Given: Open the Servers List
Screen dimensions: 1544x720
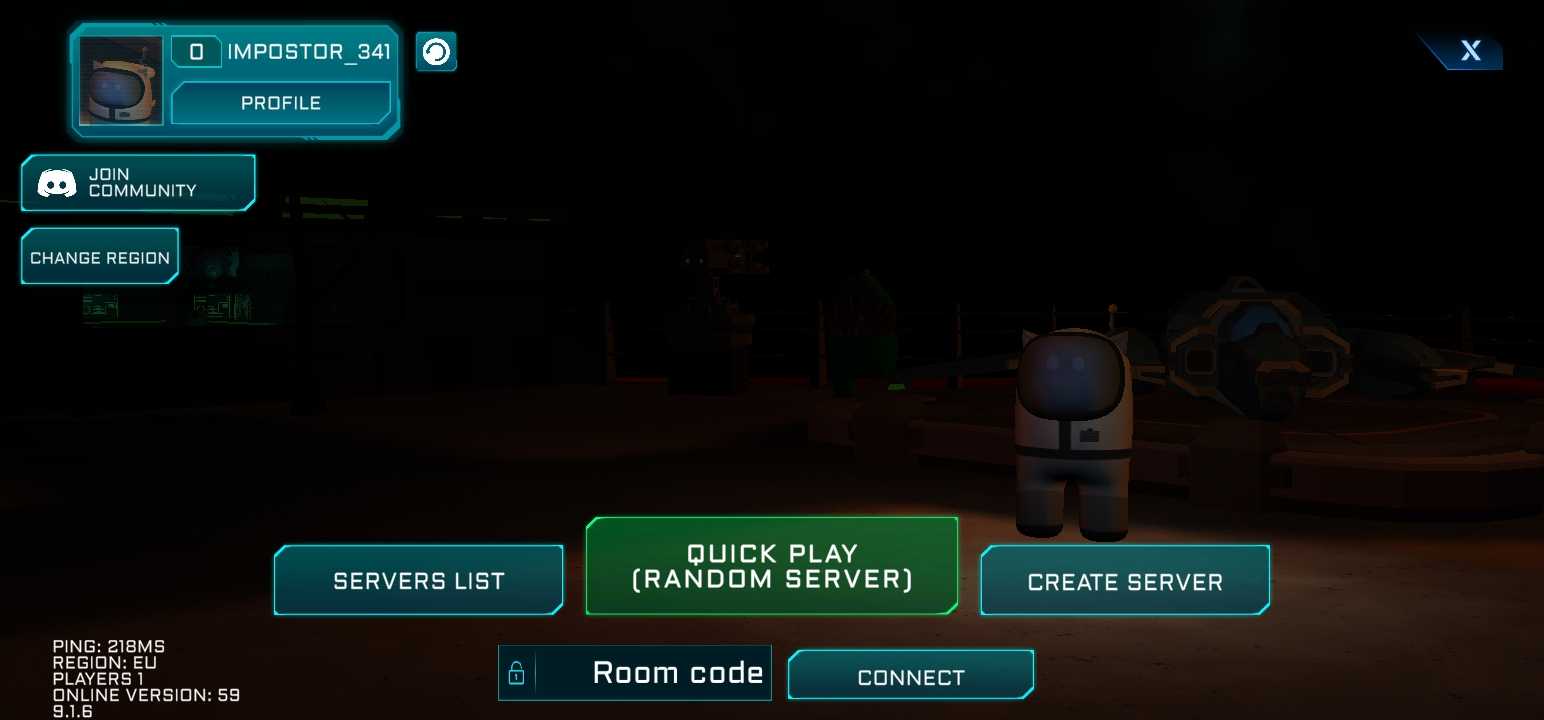Looking at the screenshot, I should click(x=418, y=581).
